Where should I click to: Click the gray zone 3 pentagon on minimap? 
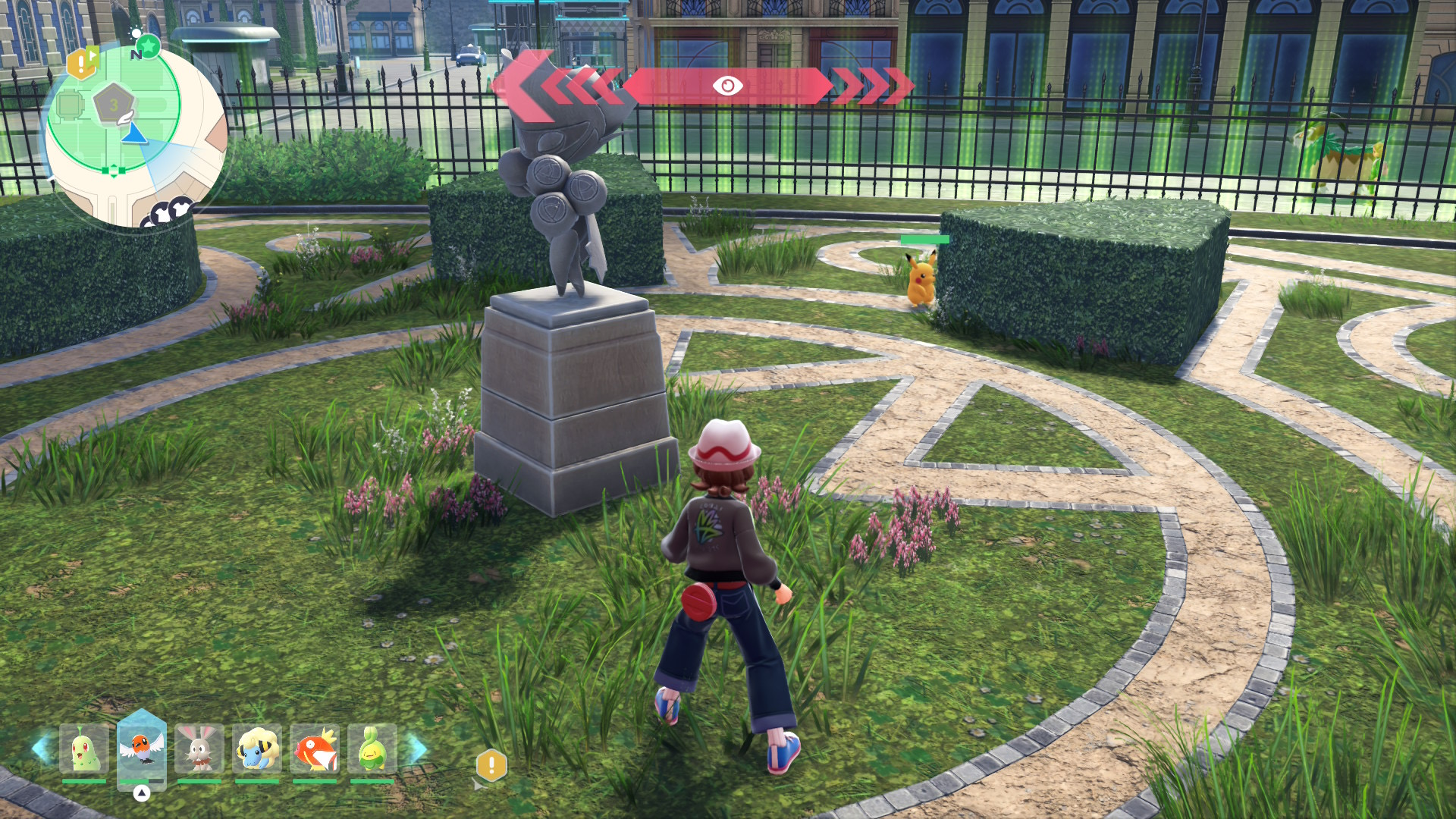coord(114,105)
